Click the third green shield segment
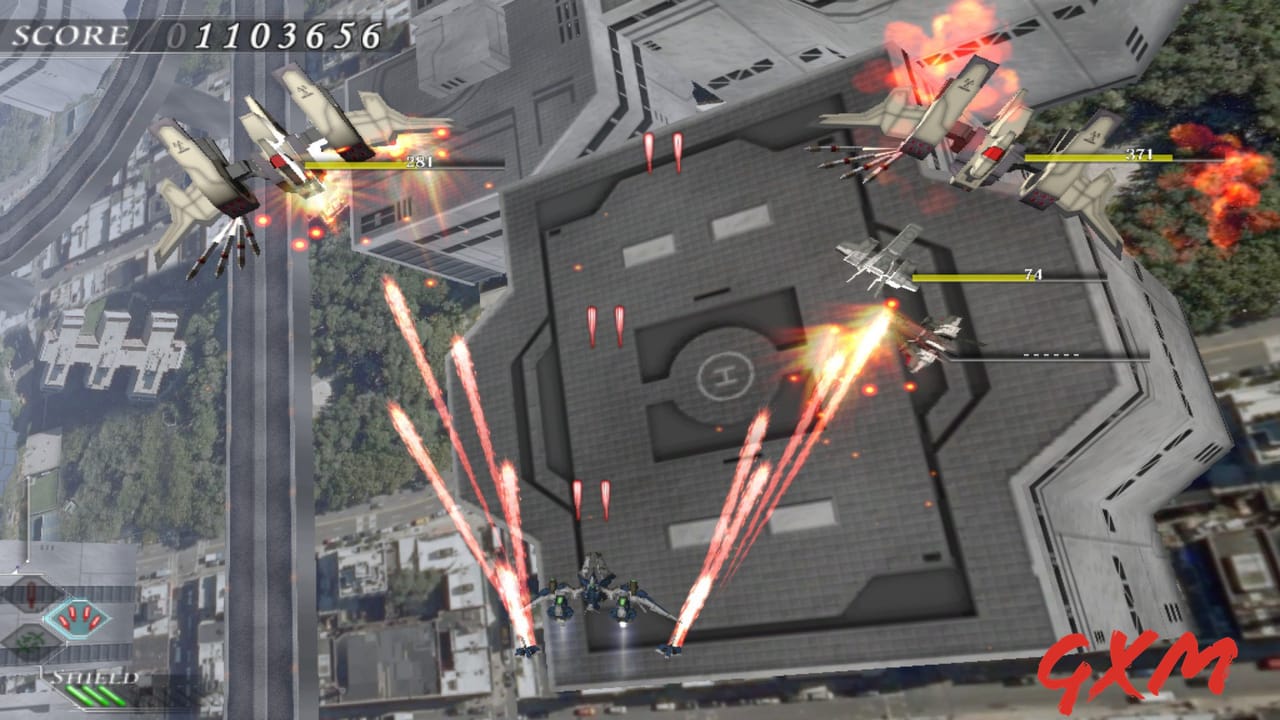Viewport: 1280px width, 720px height. click(110, 695)
